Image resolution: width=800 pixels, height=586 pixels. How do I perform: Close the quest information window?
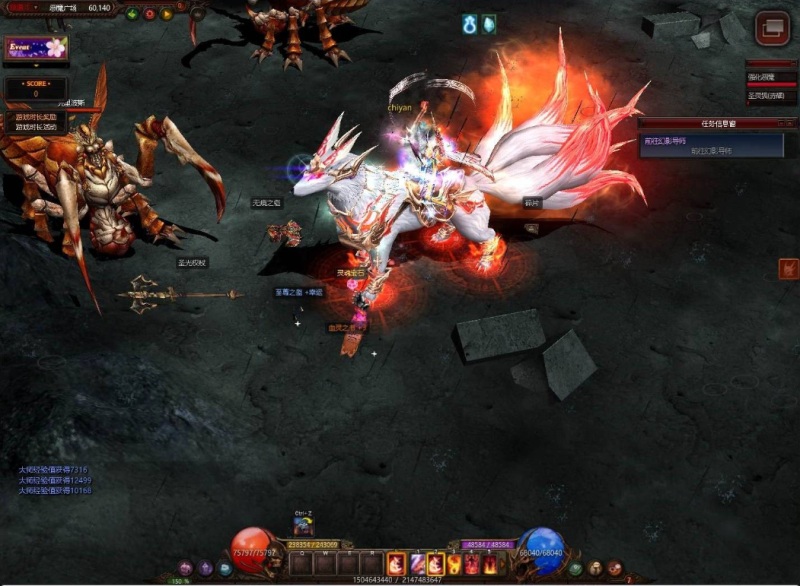[790, 123]
